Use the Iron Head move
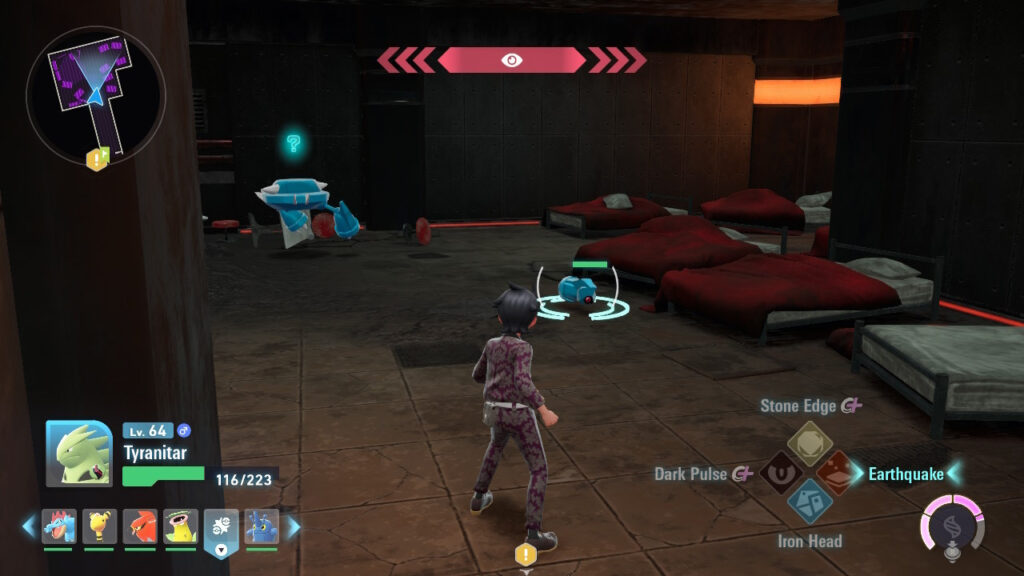 coord(810,503)
